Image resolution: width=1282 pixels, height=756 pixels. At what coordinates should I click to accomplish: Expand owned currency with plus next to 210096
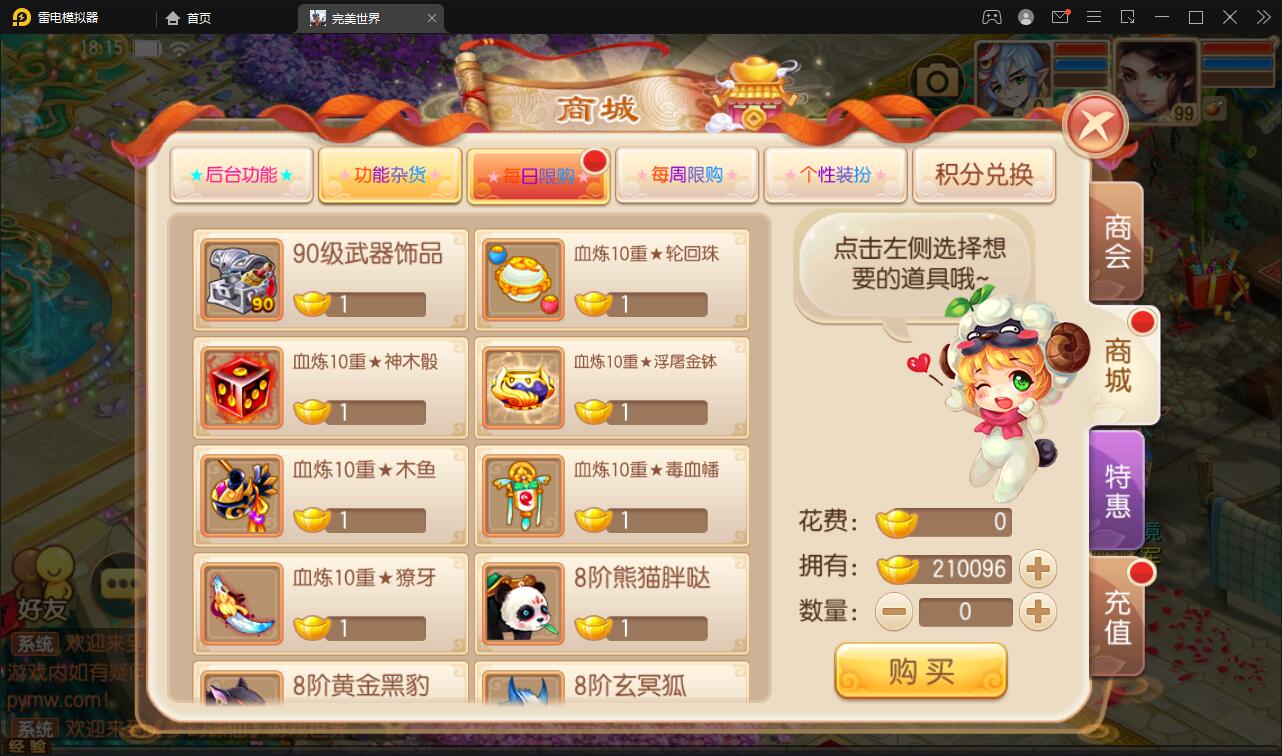[1038, 568]
